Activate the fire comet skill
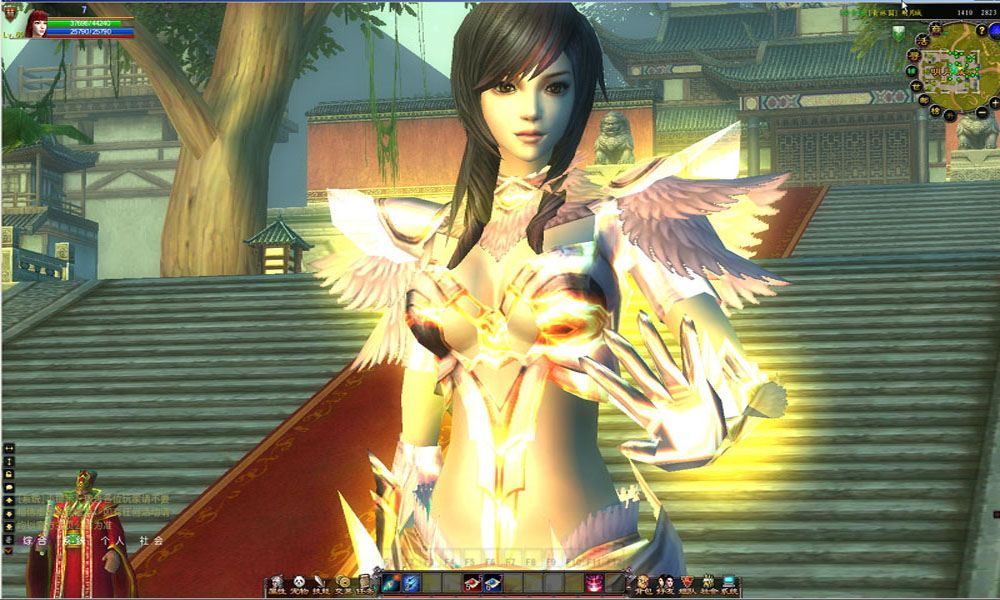 tap(390, 584)
